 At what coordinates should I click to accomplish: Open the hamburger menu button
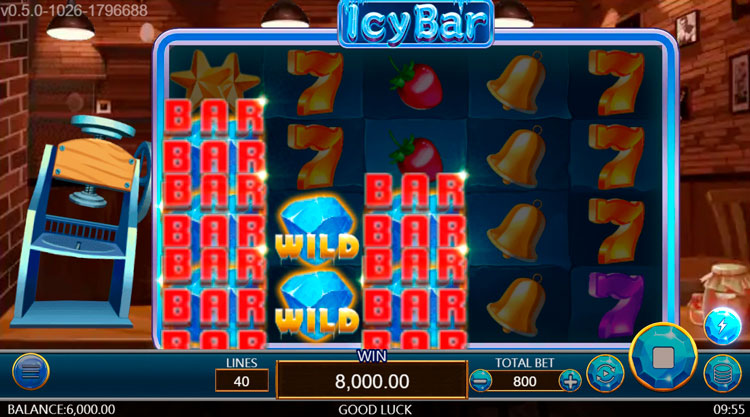tap(31, 372)
